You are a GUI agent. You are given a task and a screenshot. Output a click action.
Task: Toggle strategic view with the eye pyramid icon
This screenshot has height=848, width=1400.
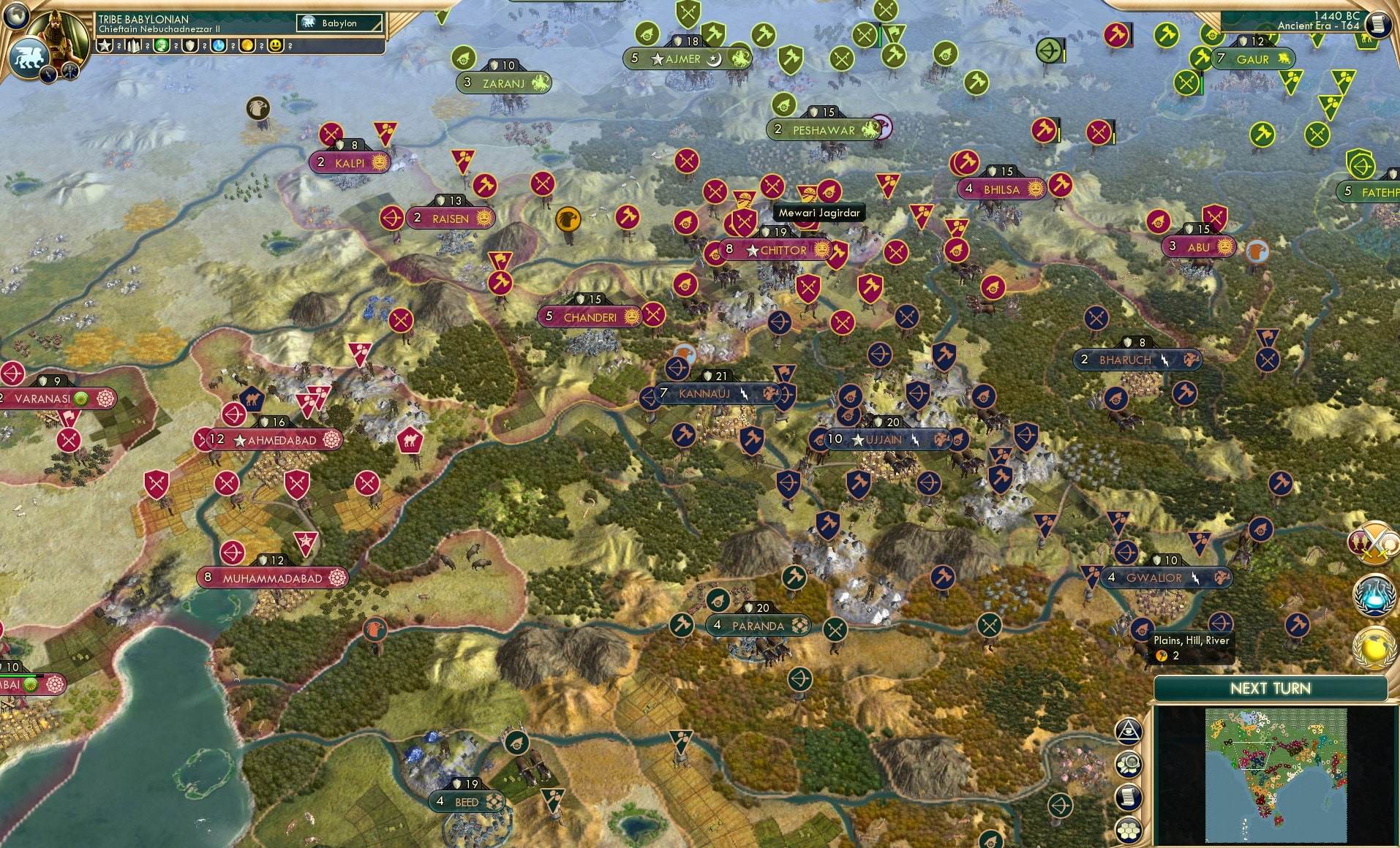tap(1127, 730)
